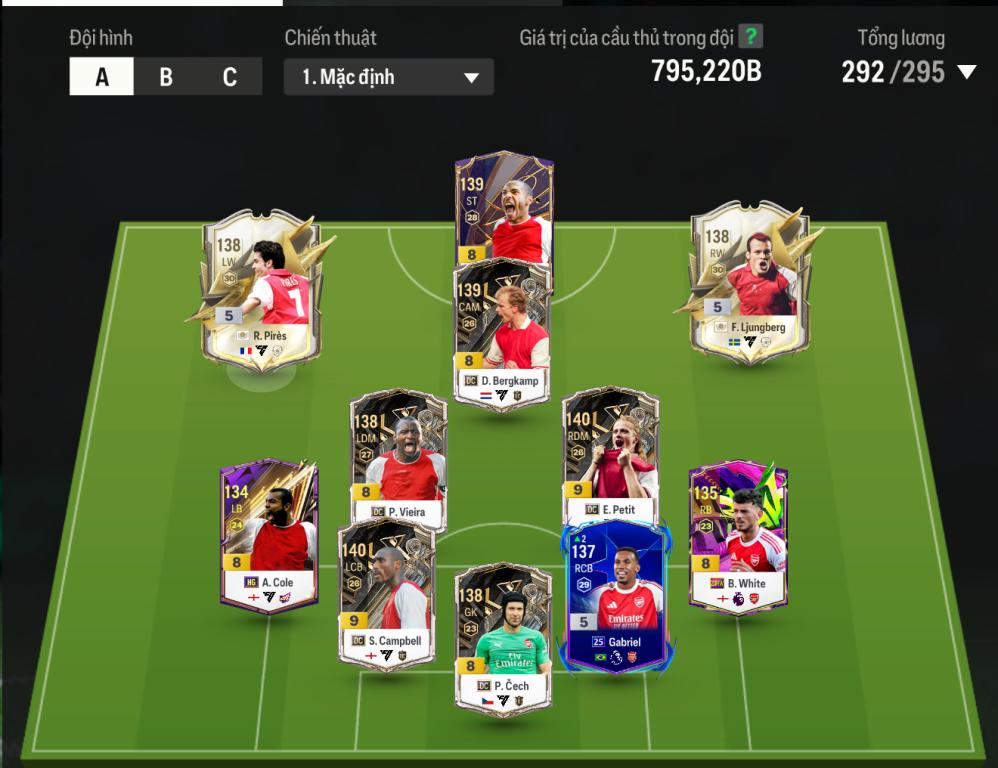Expand the Tổng lương salary arrow
The image size is (998, 768).
point(966,72)
